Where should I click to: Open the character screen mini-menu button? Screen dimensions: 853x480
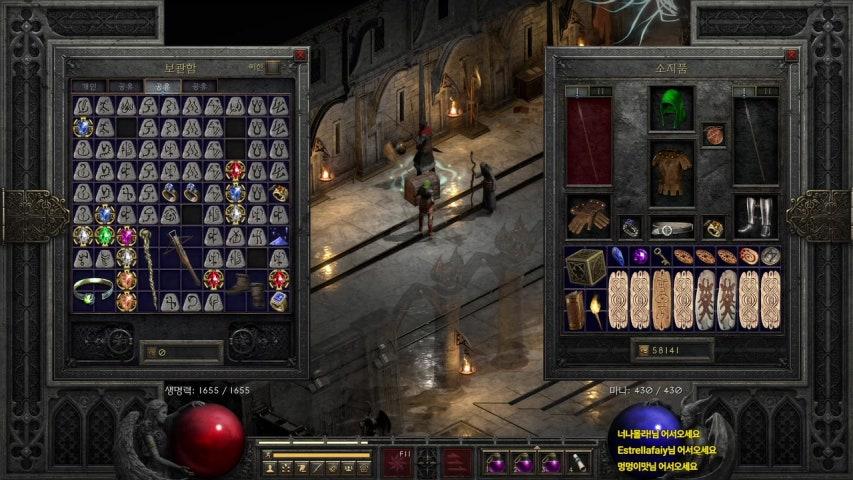coord(270,467)
